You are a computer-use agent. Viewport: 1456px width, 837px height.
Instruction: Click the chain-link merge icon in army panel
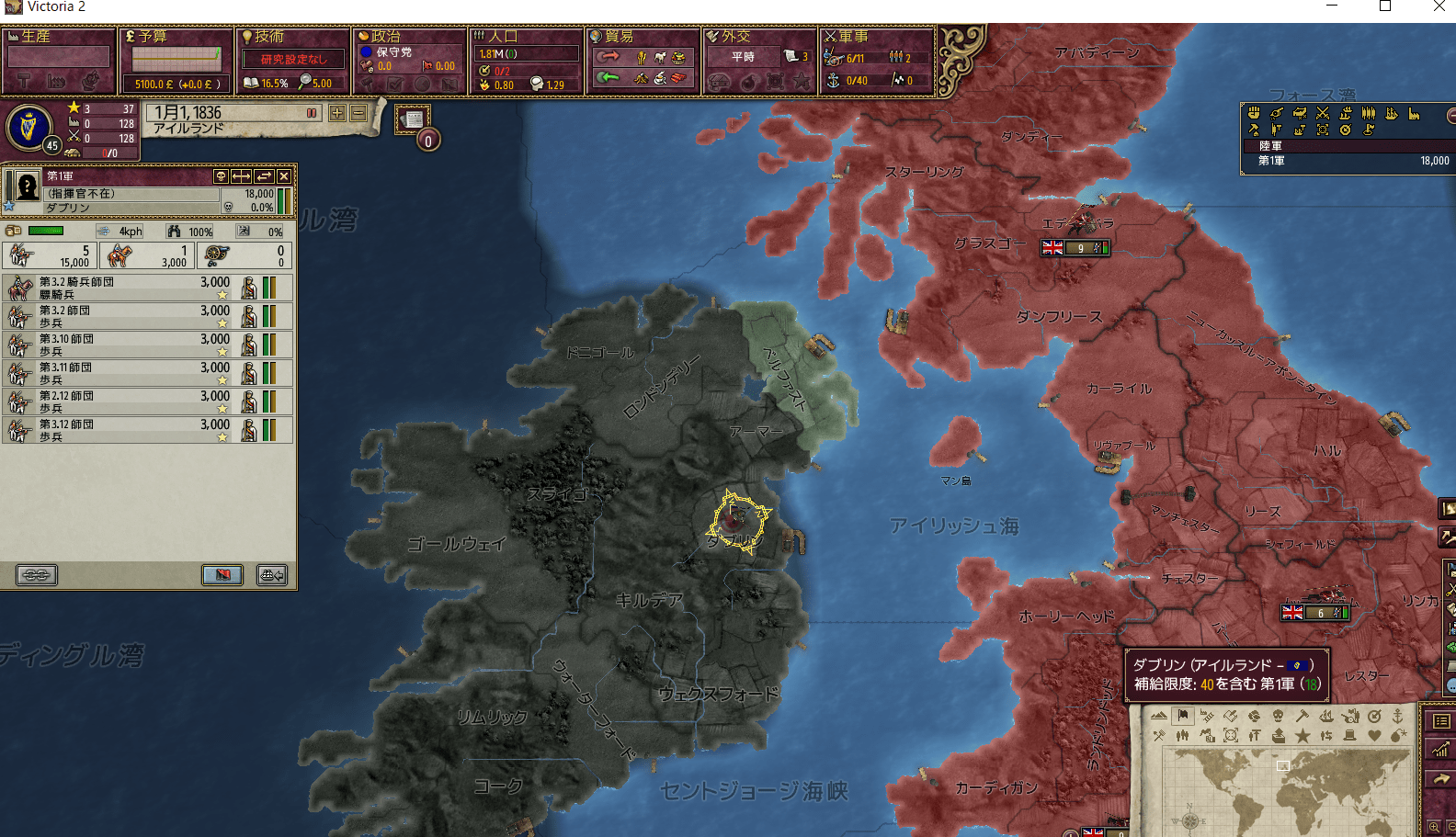37,575
